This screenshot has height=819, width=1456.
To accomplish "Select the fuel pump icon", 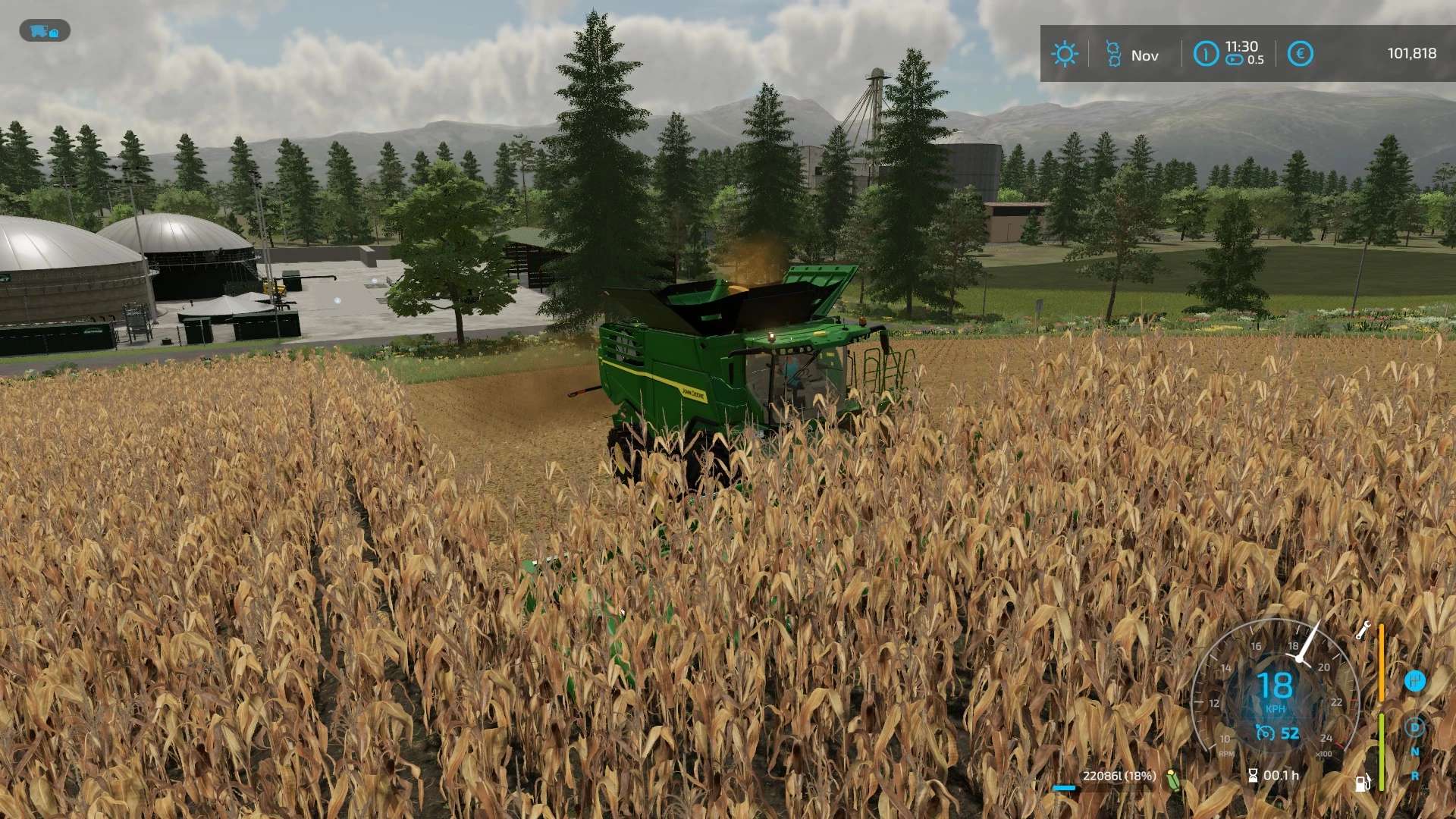I will click(1363, 782).
